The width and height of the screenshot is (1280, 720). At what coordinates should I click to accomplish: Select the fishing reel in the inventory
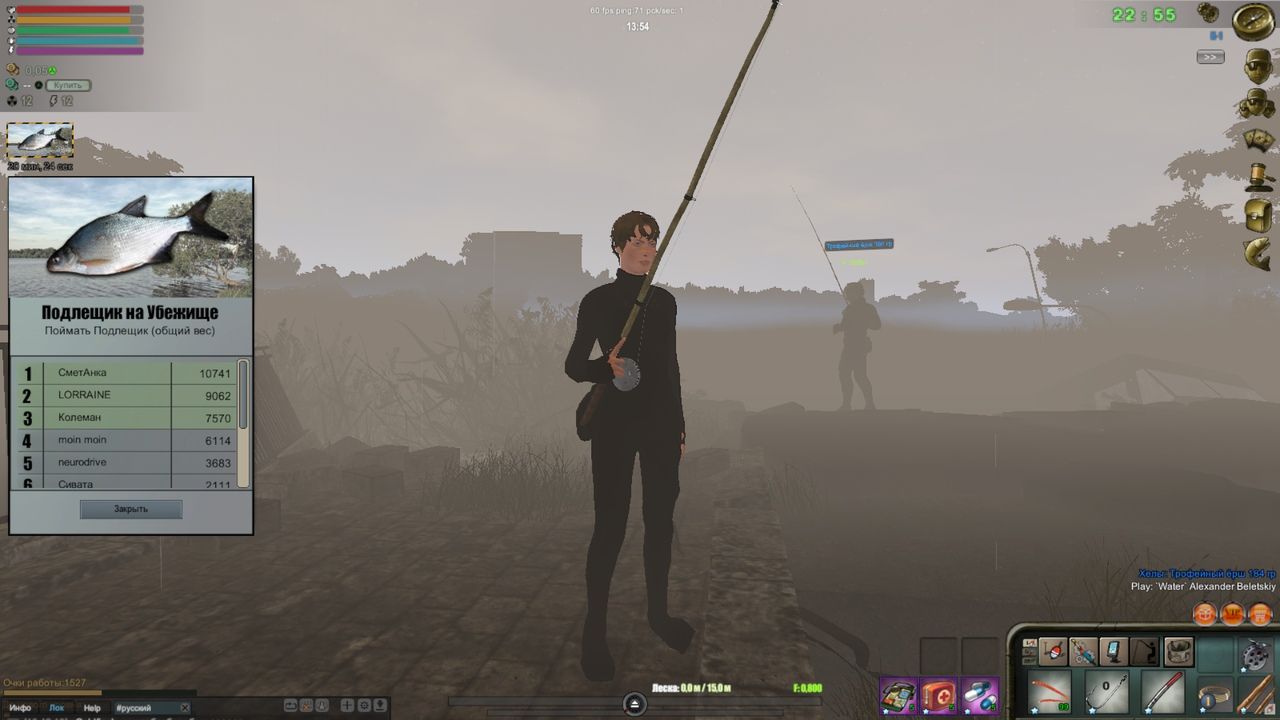pyautogui.click(x=1254, y=654)
